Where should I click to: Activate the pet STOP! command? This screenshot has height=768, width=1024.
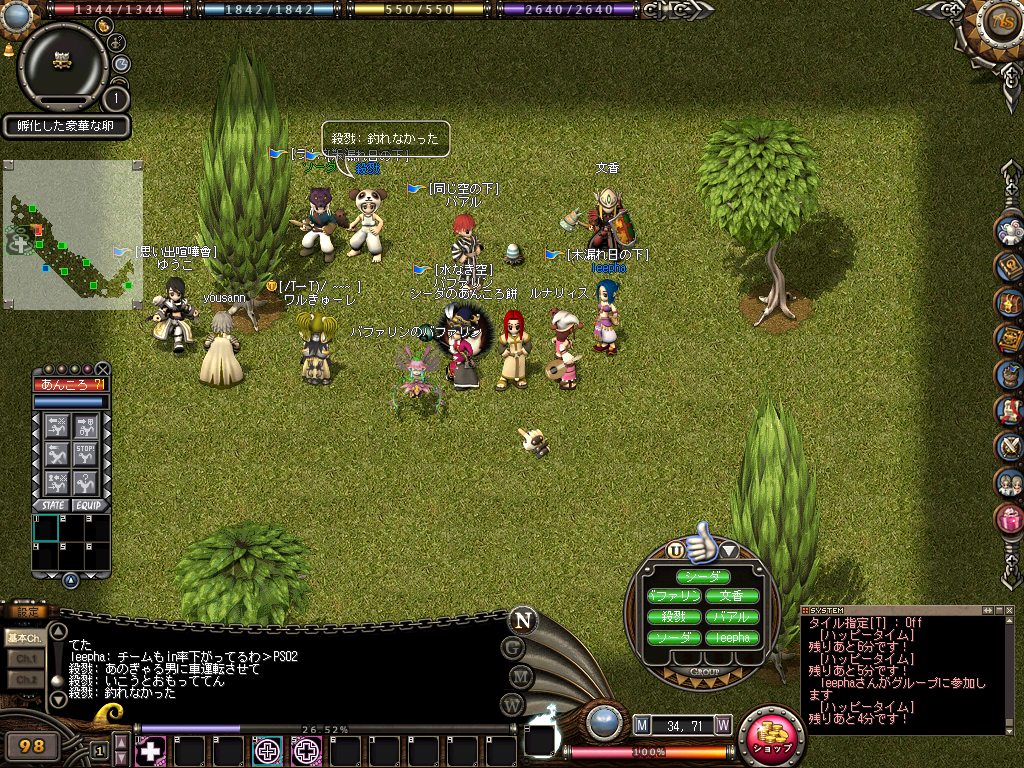(x=86, y=456)
